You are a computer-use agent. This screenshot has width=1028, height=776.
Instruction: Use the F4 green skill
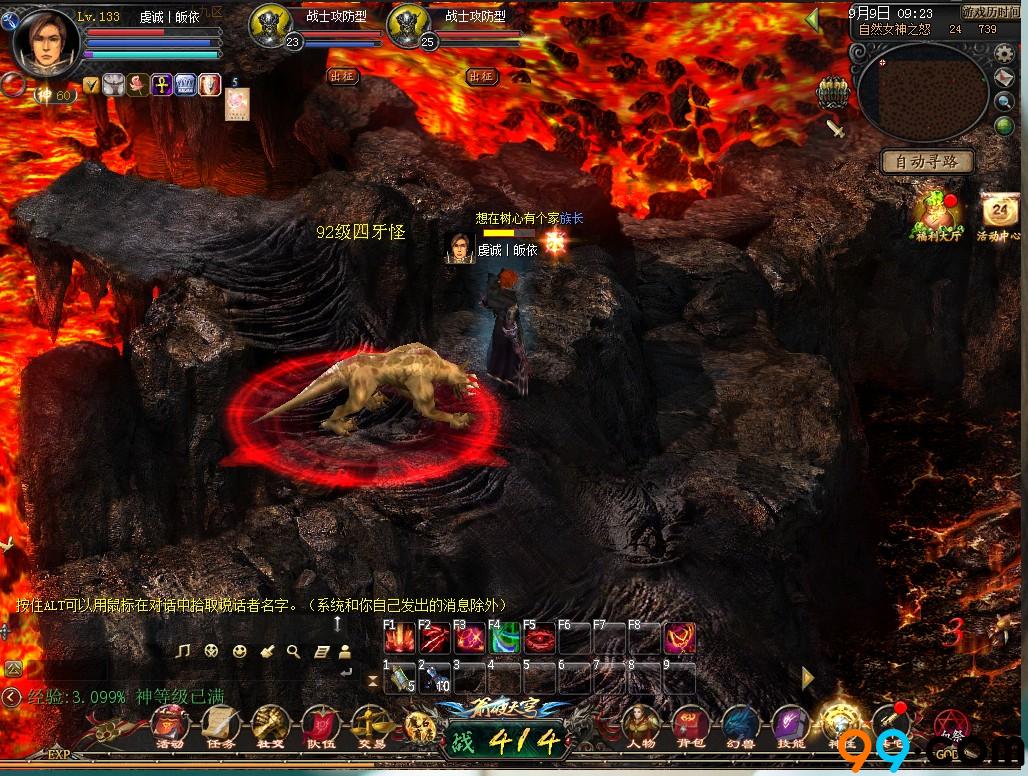tap(505, 639)
